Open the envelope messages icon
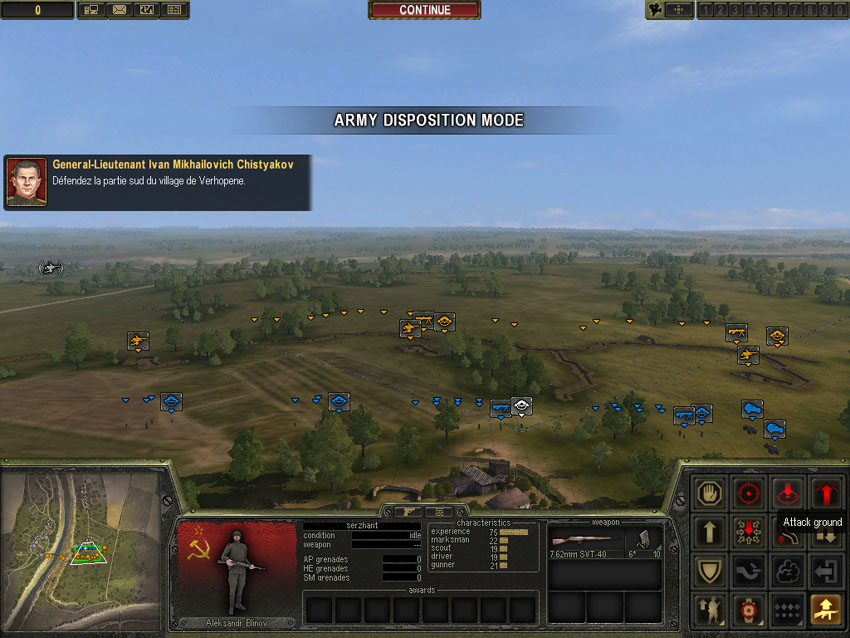 (x=119, y=10)
